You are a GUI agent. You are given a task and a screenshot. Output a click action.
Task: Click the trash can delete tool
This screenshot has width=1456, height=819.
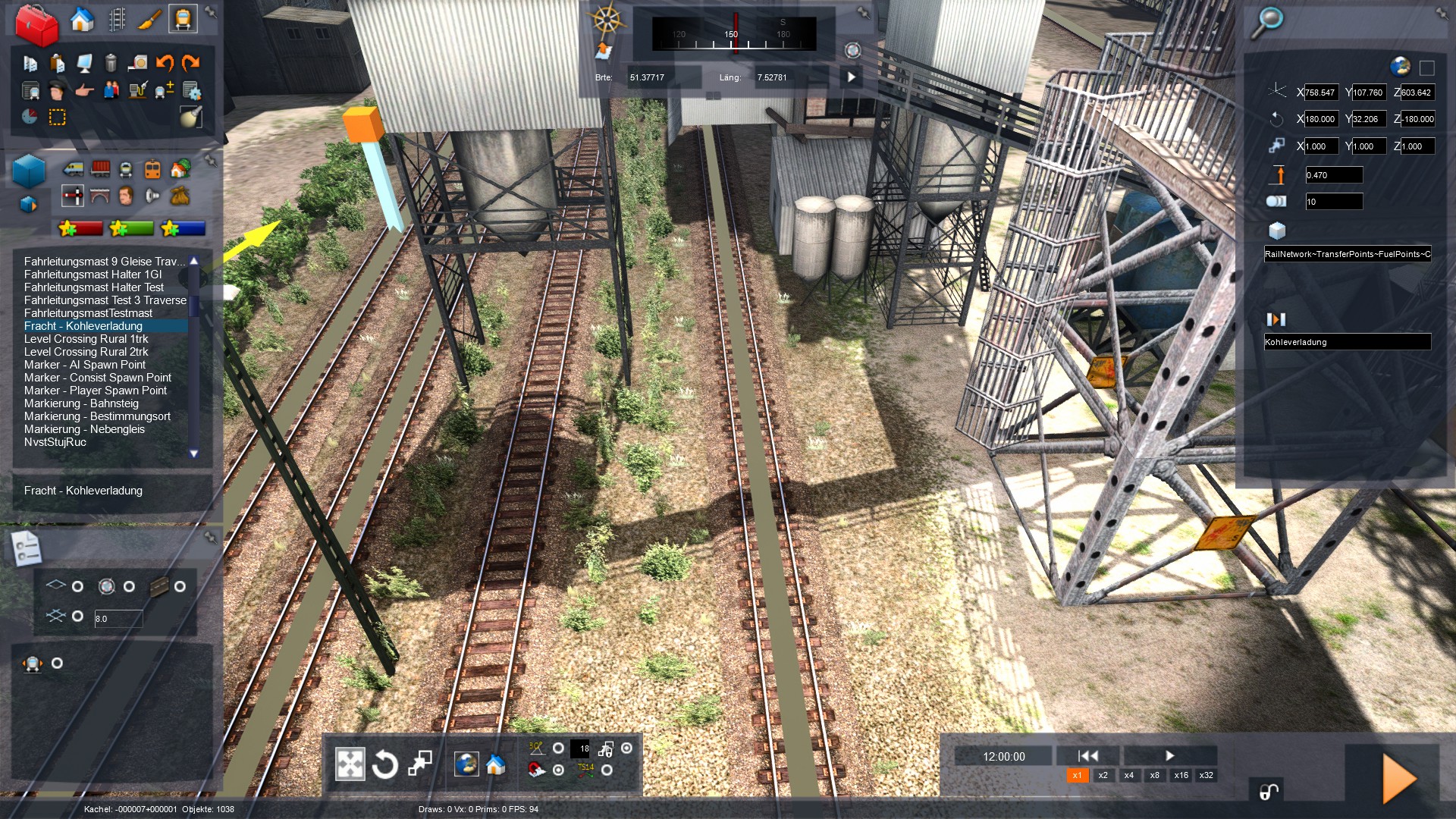(111, 63)
